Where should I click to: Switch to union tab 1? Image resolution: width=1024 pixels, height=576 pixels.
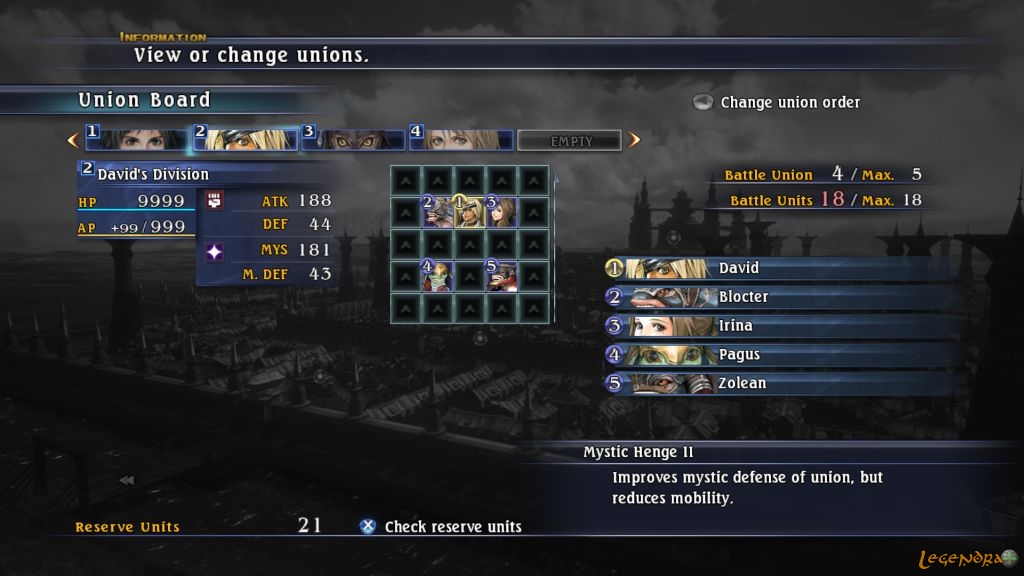(138, 139)
